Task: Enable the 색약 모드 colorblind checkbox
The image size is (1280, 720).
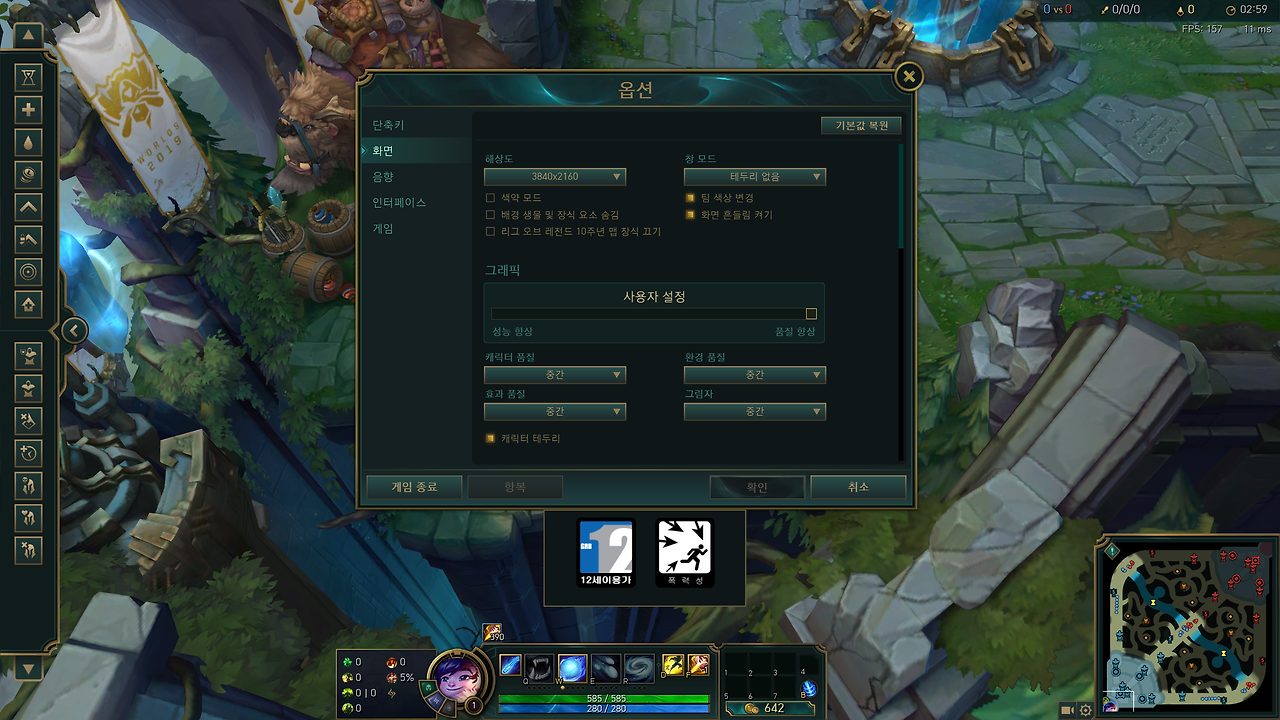Action: (x=490, y=198)
